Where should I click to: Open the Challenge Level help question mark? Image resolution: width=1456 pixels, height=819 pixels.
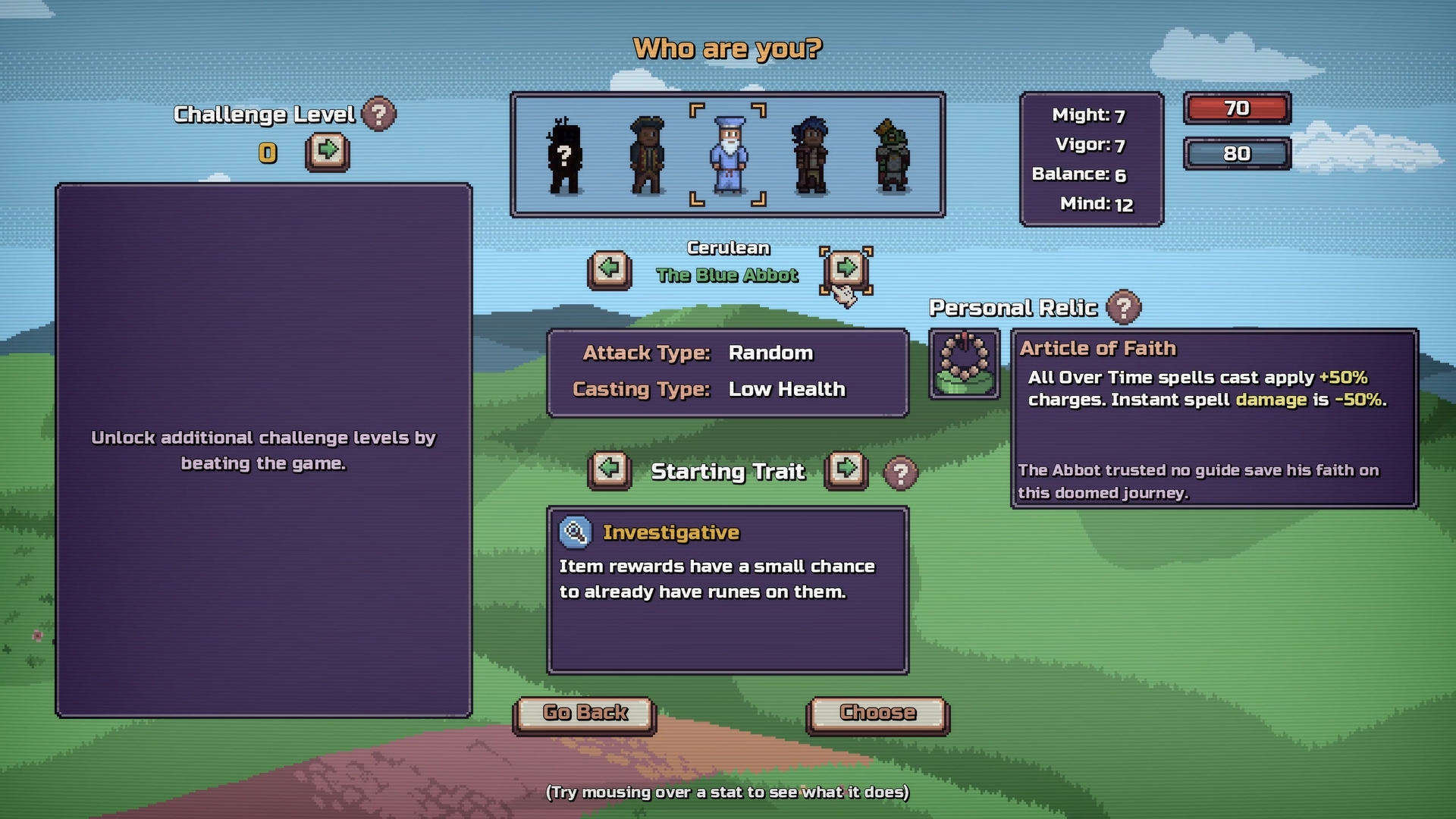pos(378,115)
